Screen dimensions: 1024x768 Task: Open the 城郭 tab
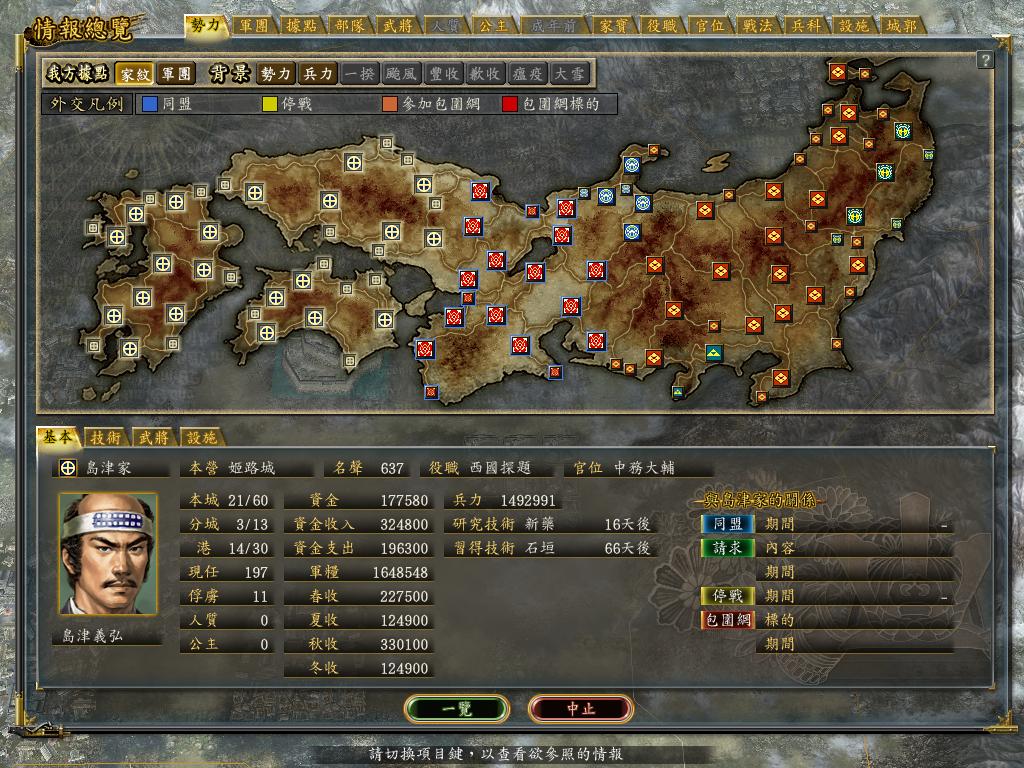902,25
